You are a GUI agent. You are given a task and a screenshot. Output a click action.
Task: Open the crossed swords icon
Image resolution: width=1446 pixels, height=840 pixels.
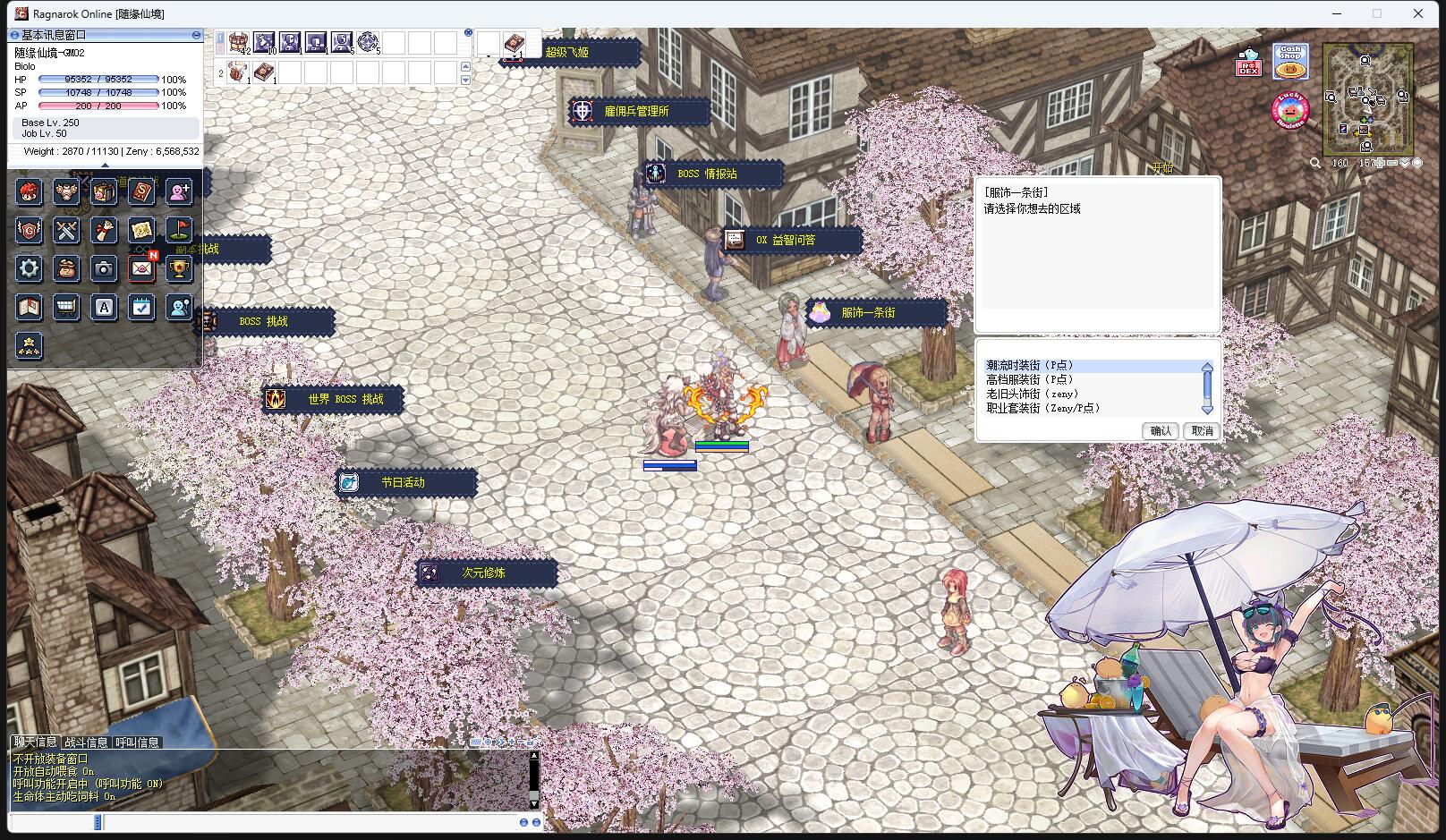(x=66, y=230)
